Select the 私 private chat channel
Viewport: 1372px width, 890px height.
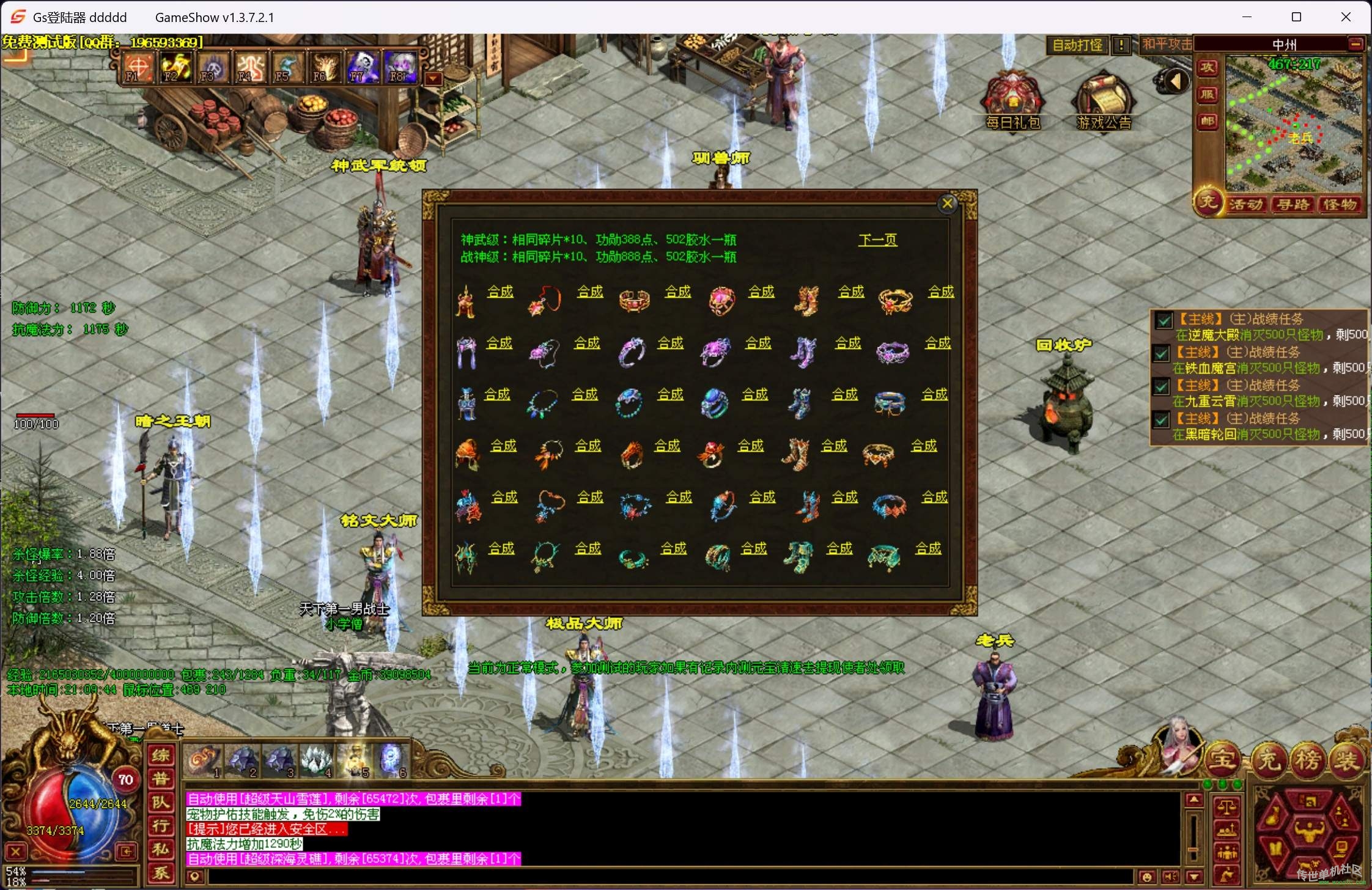[x=161, y=849]
